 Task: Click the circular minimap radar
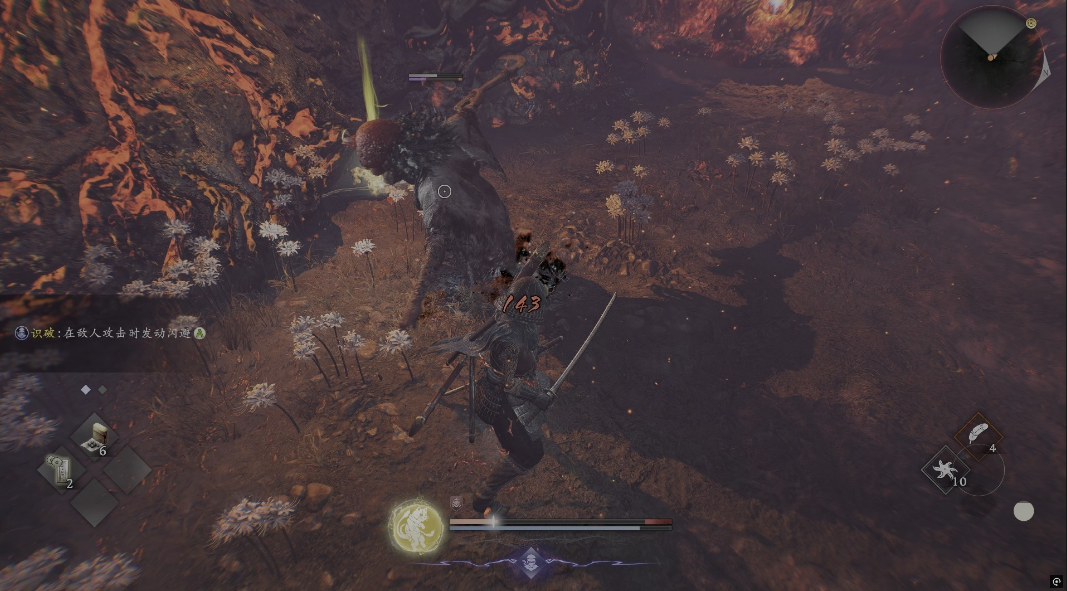[991, 56]
